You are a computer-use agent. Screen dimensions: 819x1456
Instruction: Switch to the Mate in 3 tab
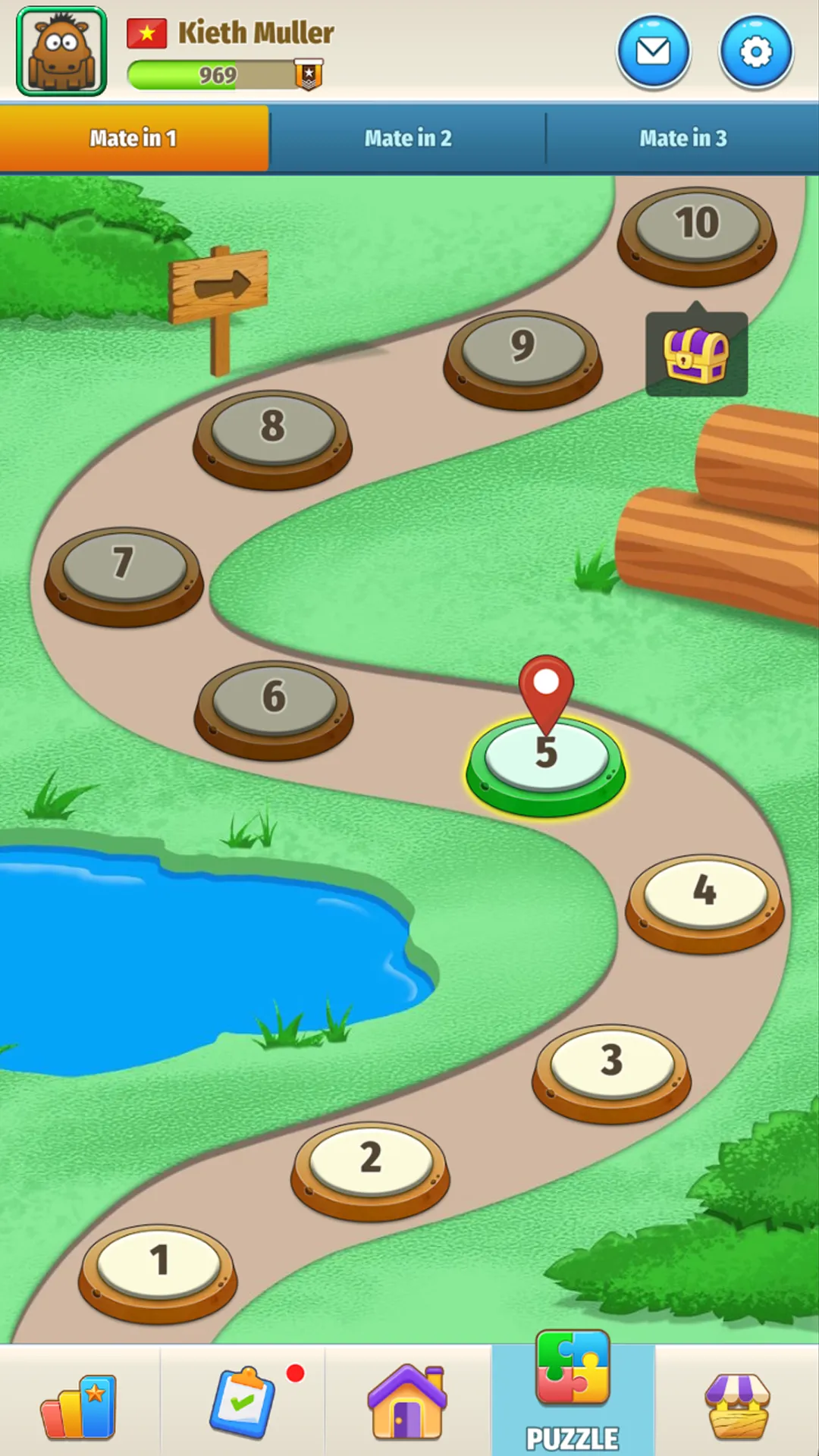pos(682,138)
